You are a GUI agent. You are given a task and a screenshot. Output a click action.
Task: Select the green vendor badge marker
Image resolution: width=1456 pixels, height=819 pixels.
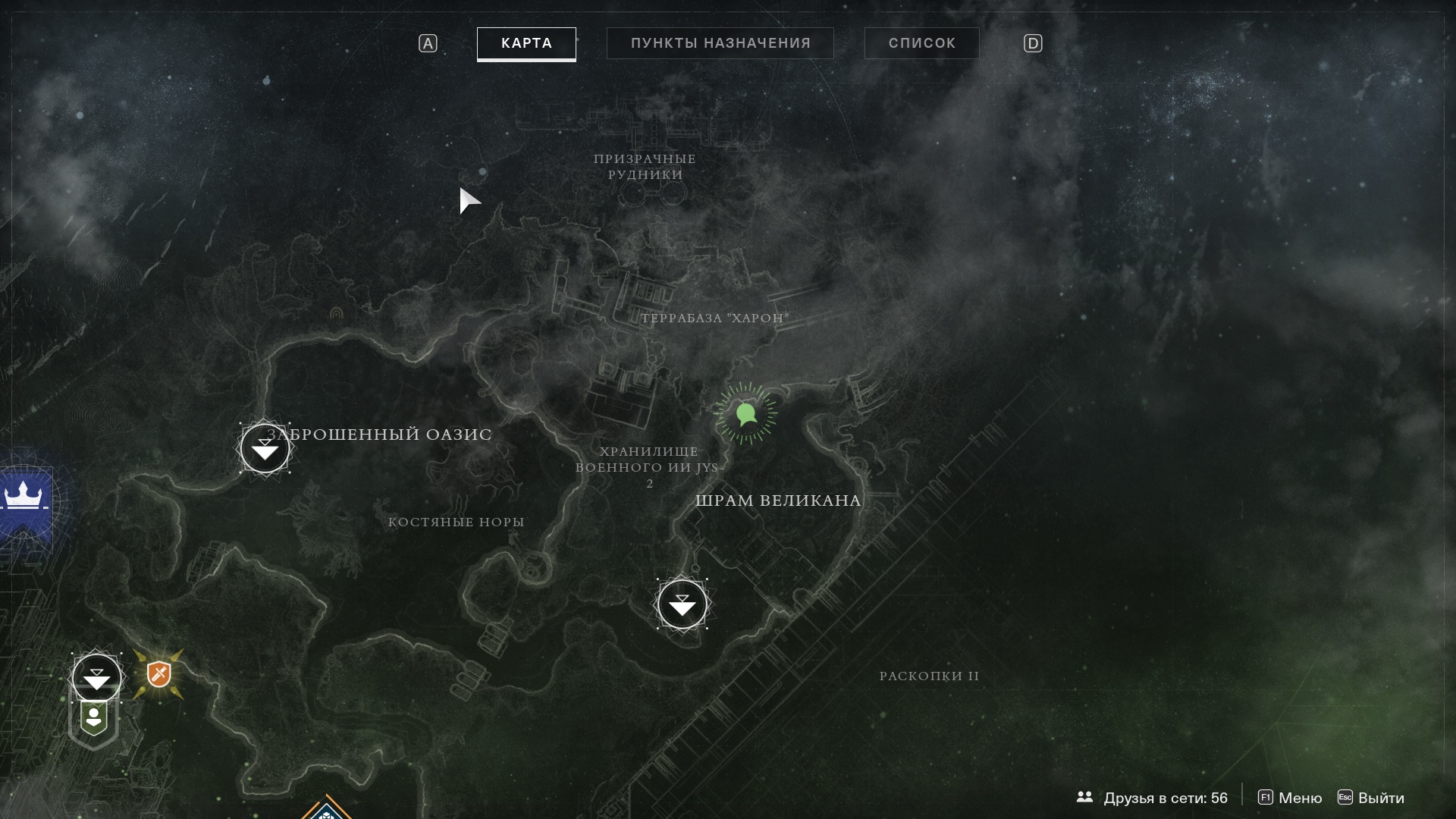(x=94, y=718)
